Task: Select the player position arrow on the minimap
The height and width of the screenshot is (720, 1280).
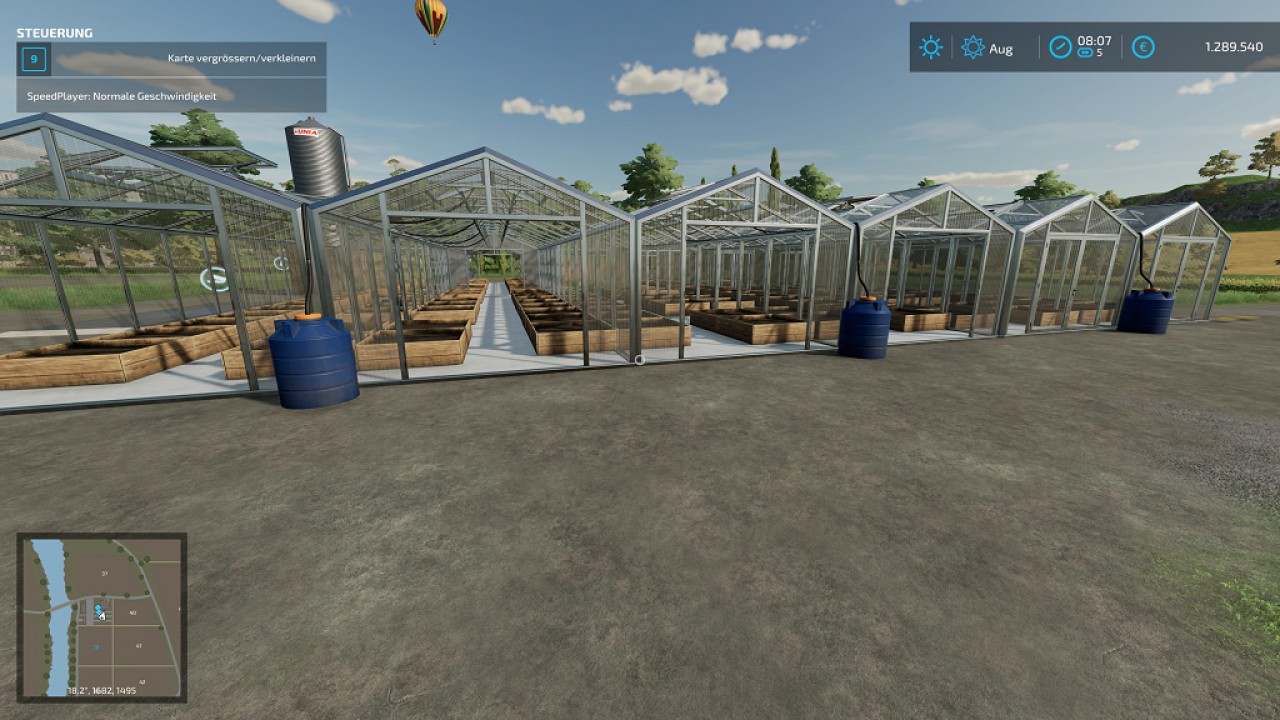Action: coord(103,615)
